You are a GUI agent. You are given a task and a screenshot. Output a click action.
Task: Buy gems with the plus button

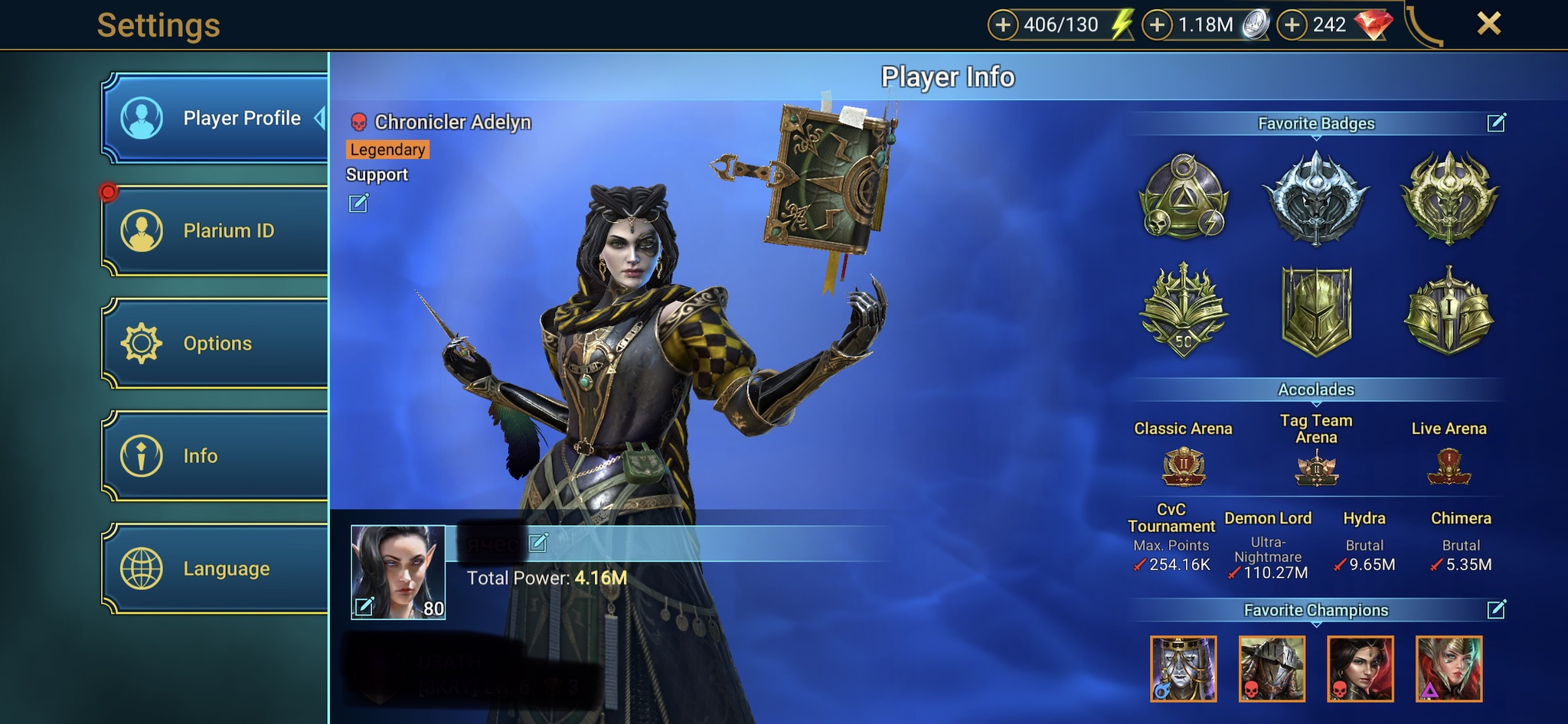1292,25
